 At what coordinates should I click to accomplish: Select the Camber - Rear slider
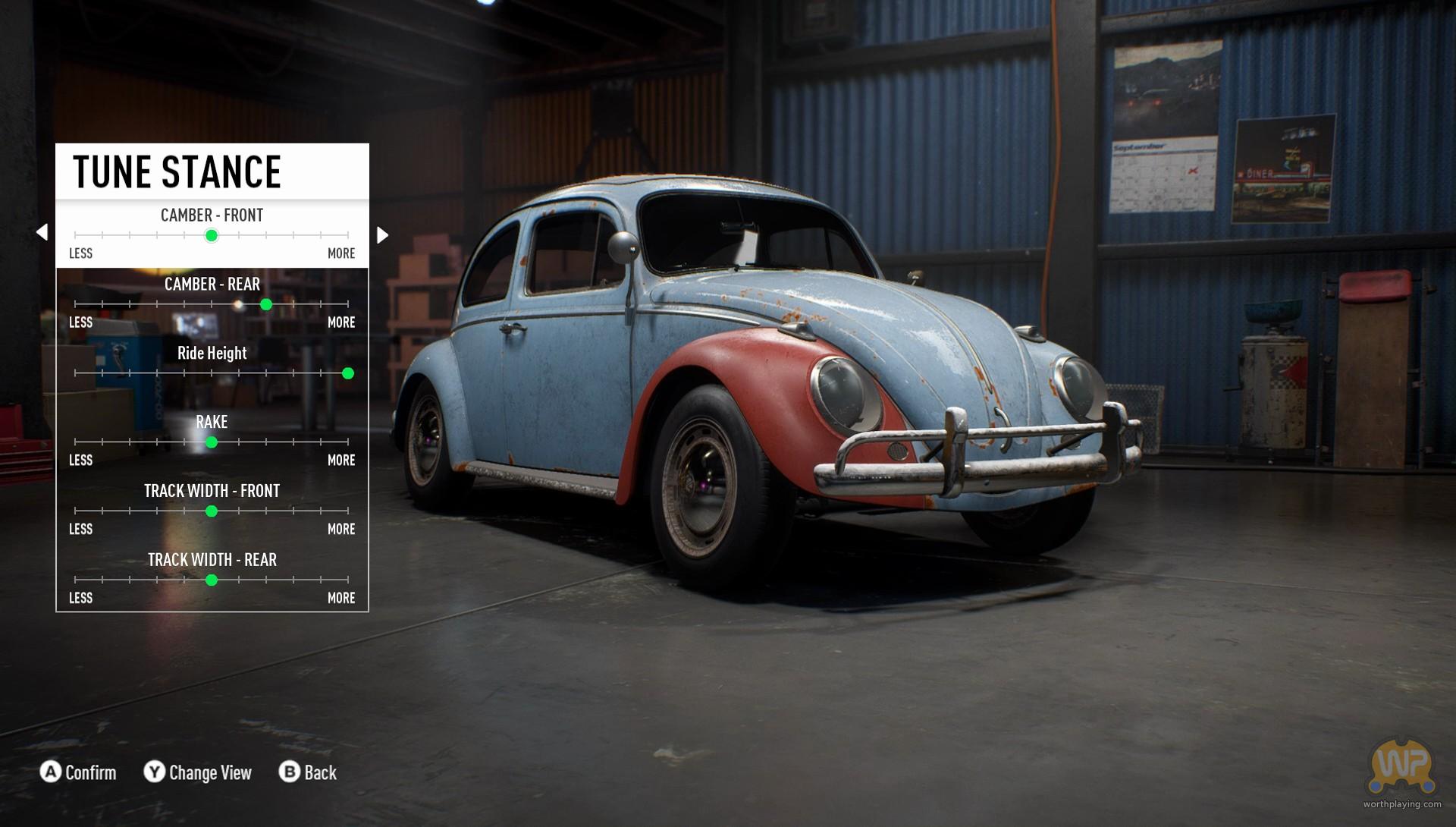pyautogui.click(x=265, y=304)
